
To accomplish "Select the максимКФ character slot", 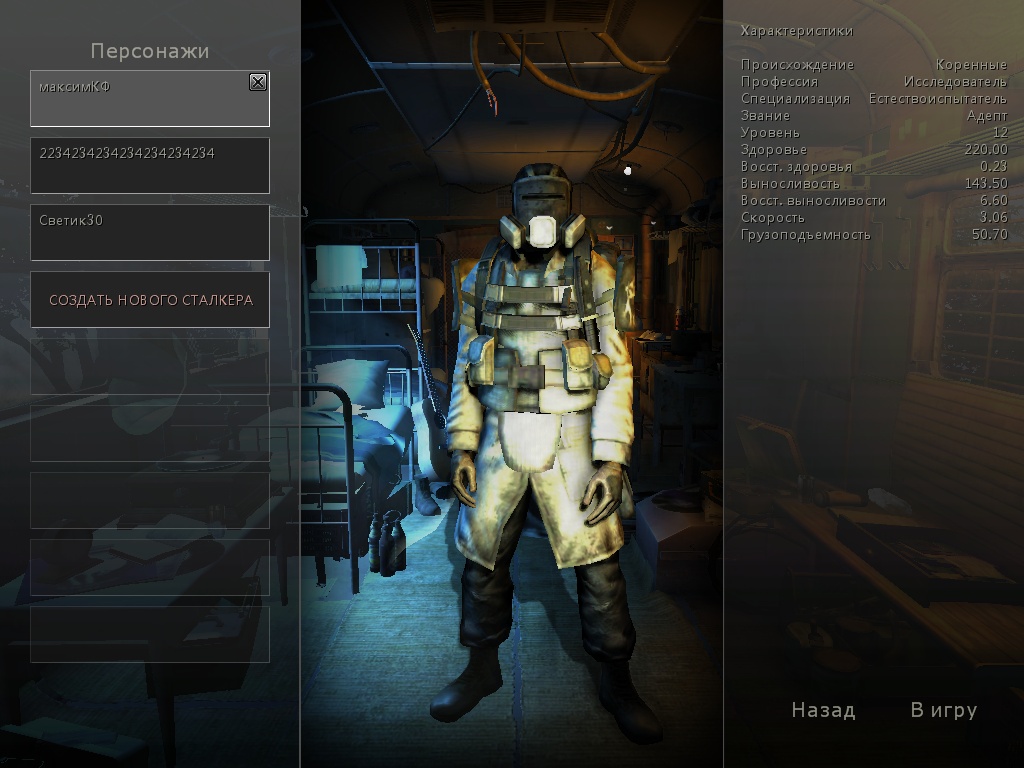I will tap(140, 100).
